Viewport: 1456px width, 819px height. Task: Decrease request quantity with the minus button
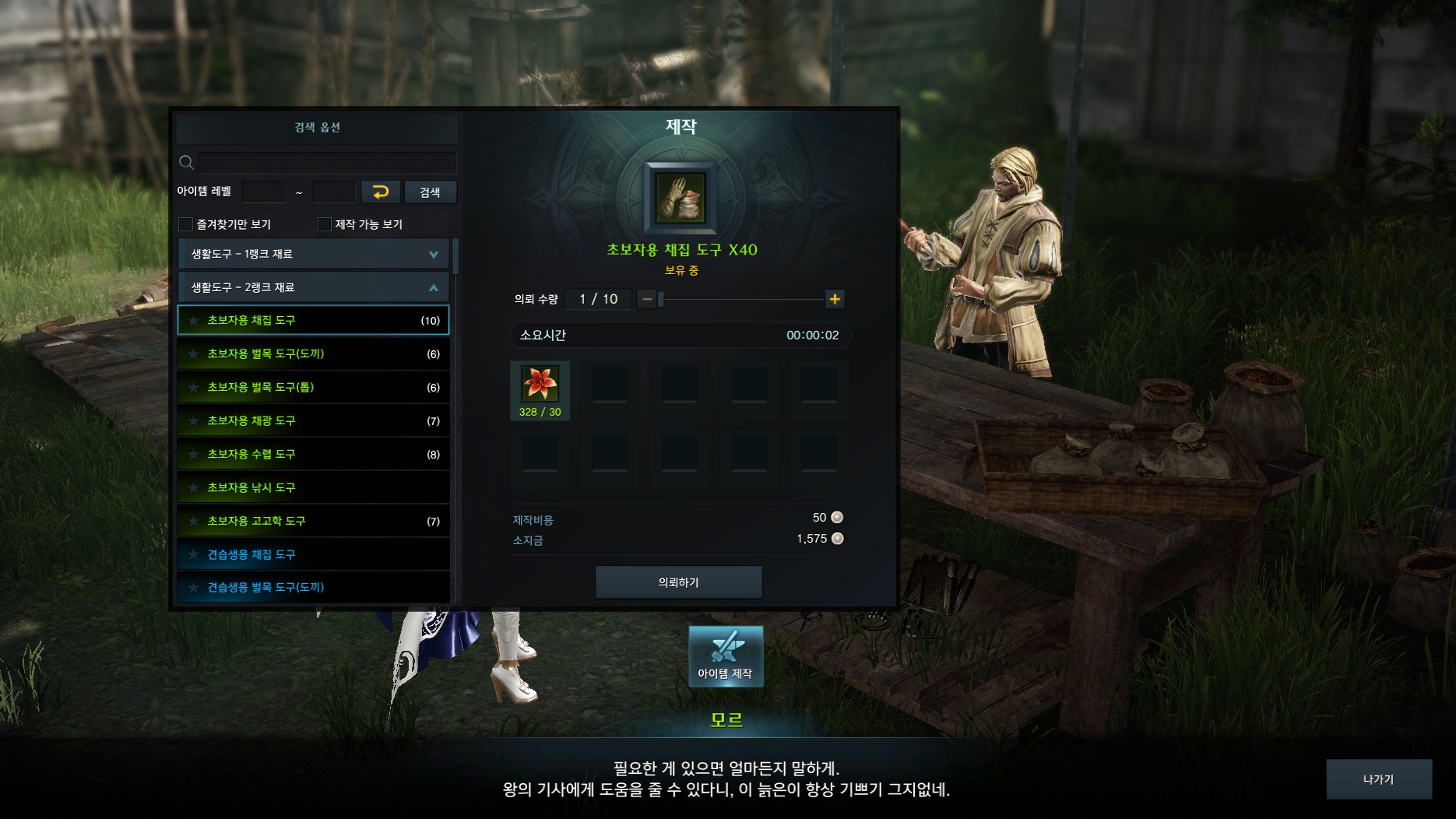tap(647, 299)
